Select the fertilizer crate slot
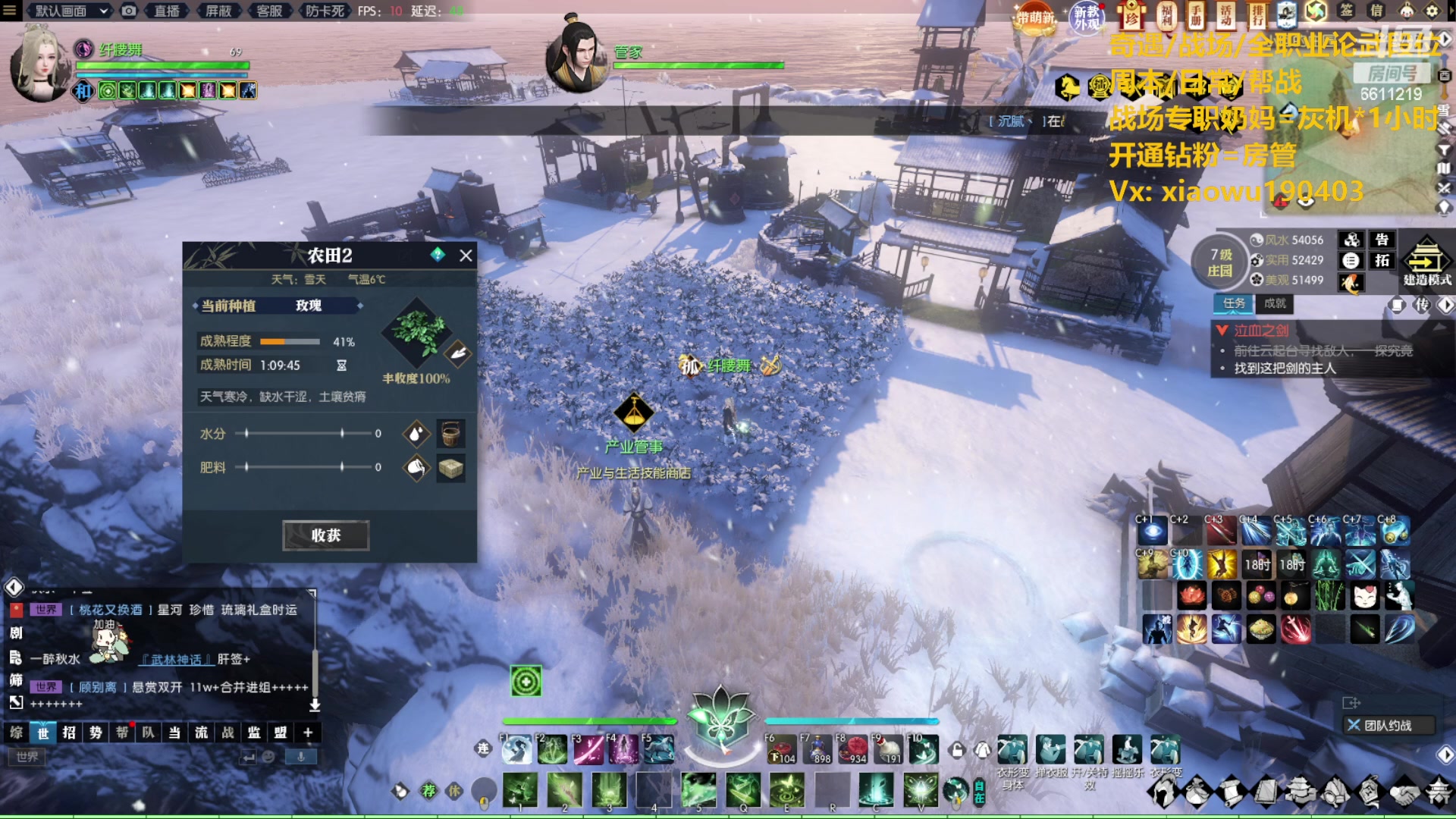 450,468
